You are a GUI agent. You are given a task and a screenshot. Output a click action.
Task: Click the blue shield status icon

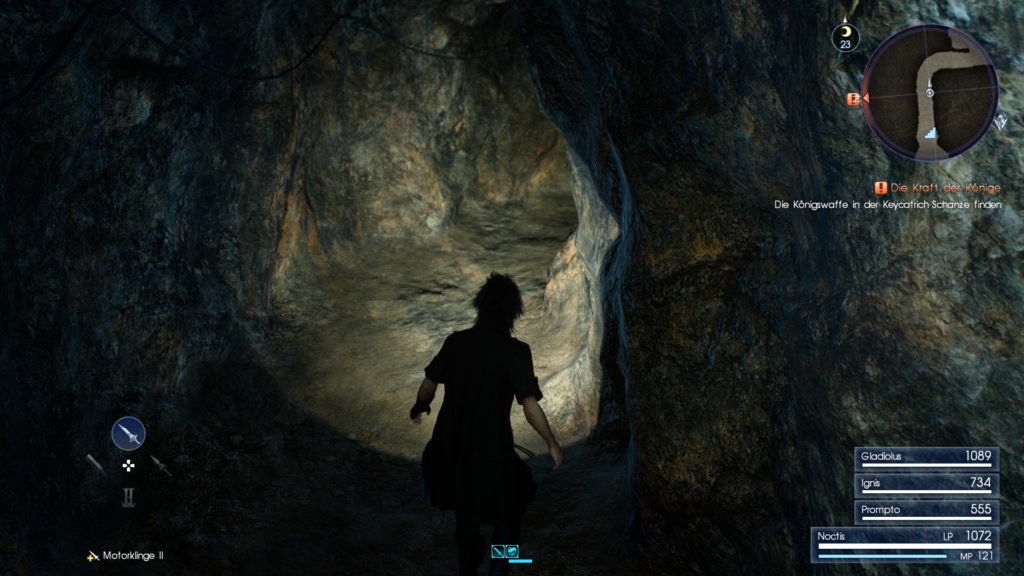[x=512, y=550]
